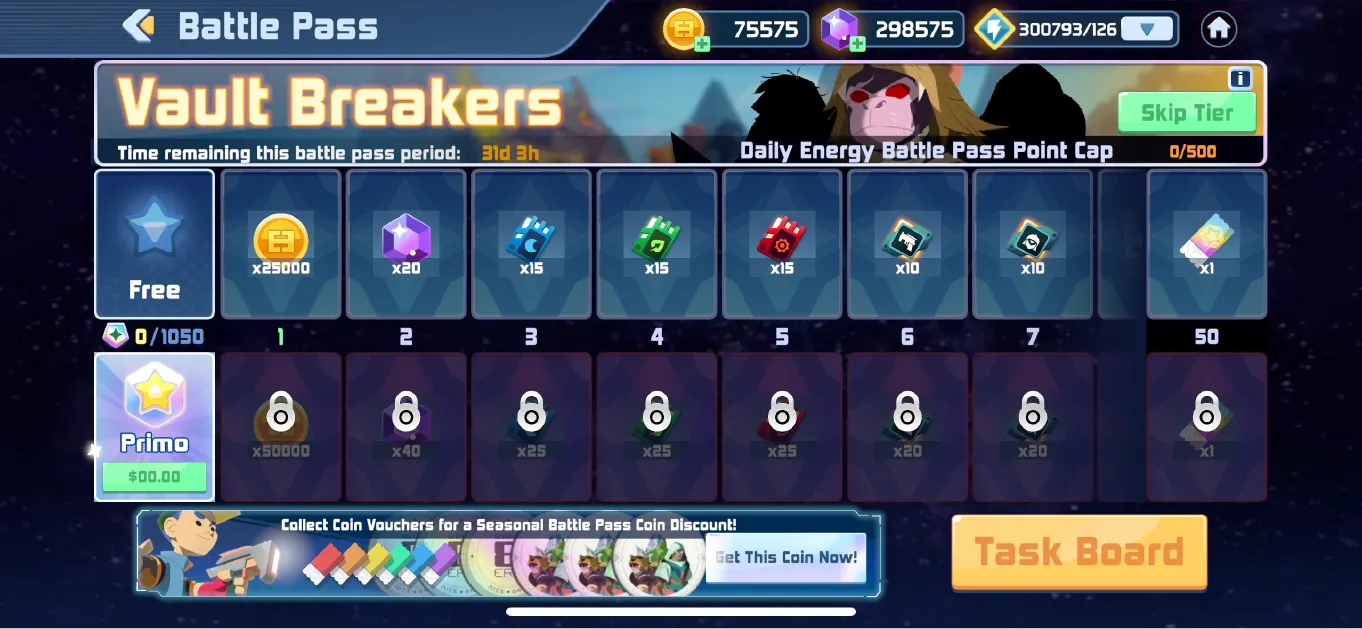The height and width of the screenshot is (629, 1362).
Task: Choose the x15 green ticket reward
Action: (x=657, y=244)
